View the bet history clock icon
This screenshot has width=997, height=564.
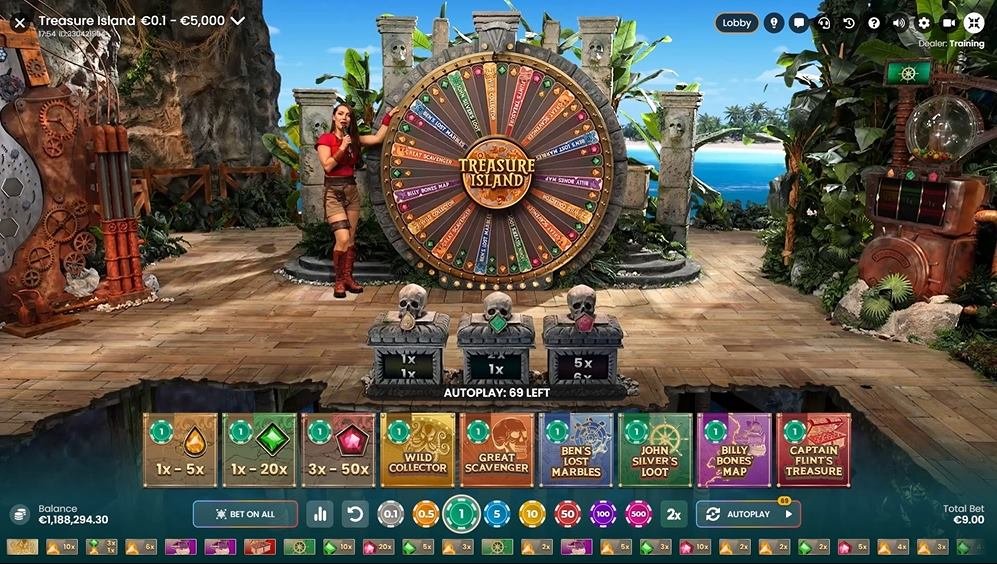pyautogui.click(x=848, y=22)
